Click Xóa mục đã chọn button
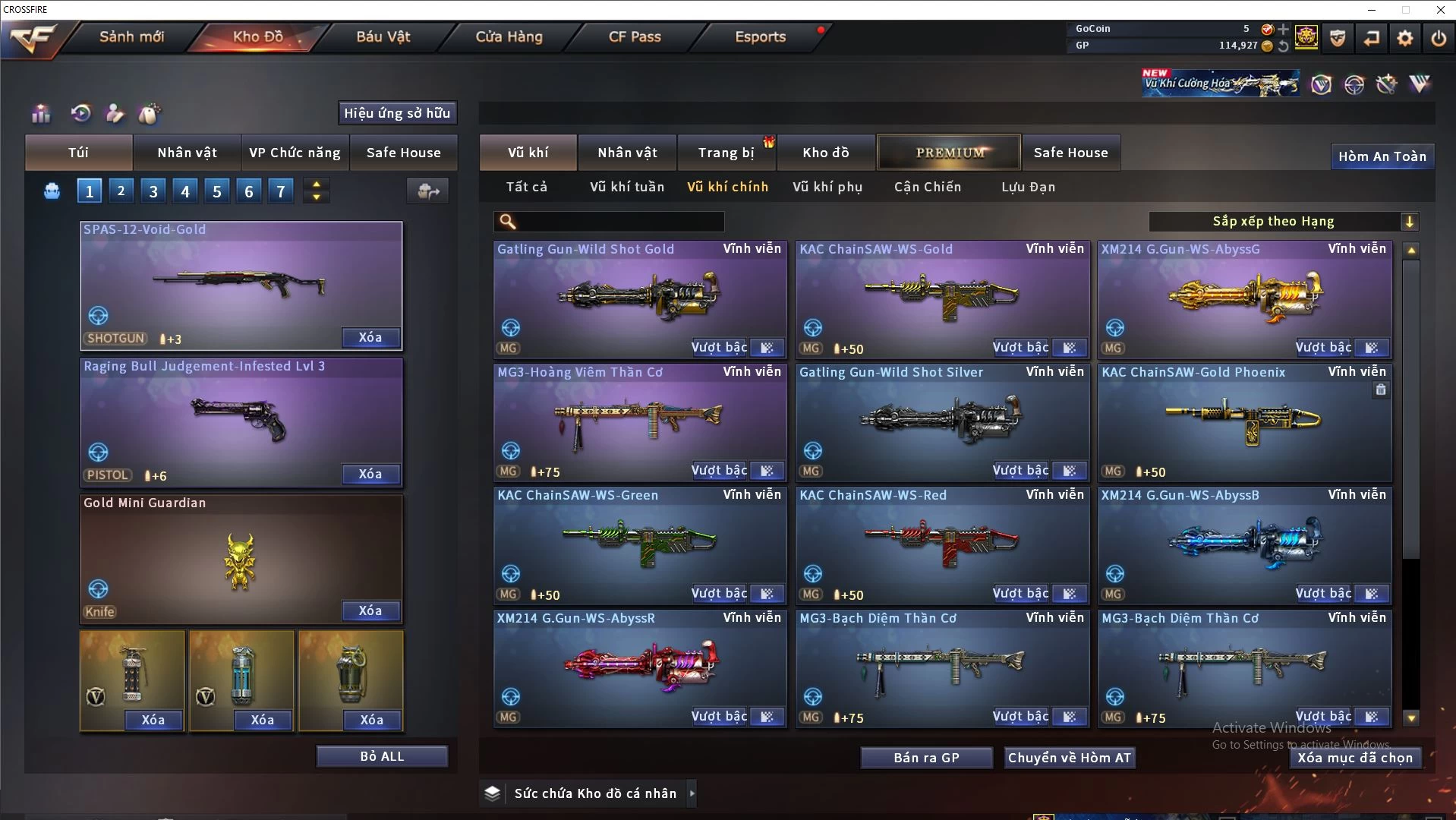This screenshot has height=820, width=1456. coord(1354,758)
